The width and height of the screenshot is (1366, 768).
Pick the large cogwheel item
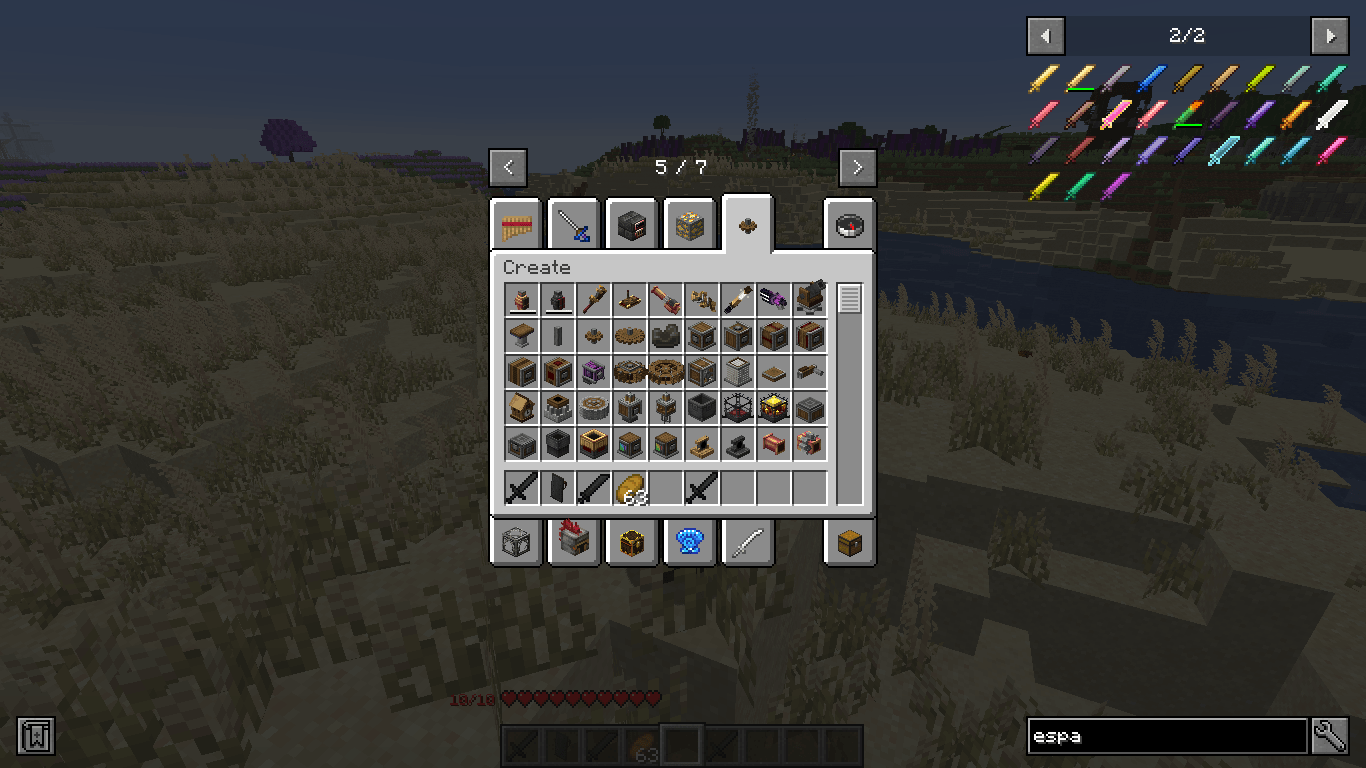[x=630, y=335]
